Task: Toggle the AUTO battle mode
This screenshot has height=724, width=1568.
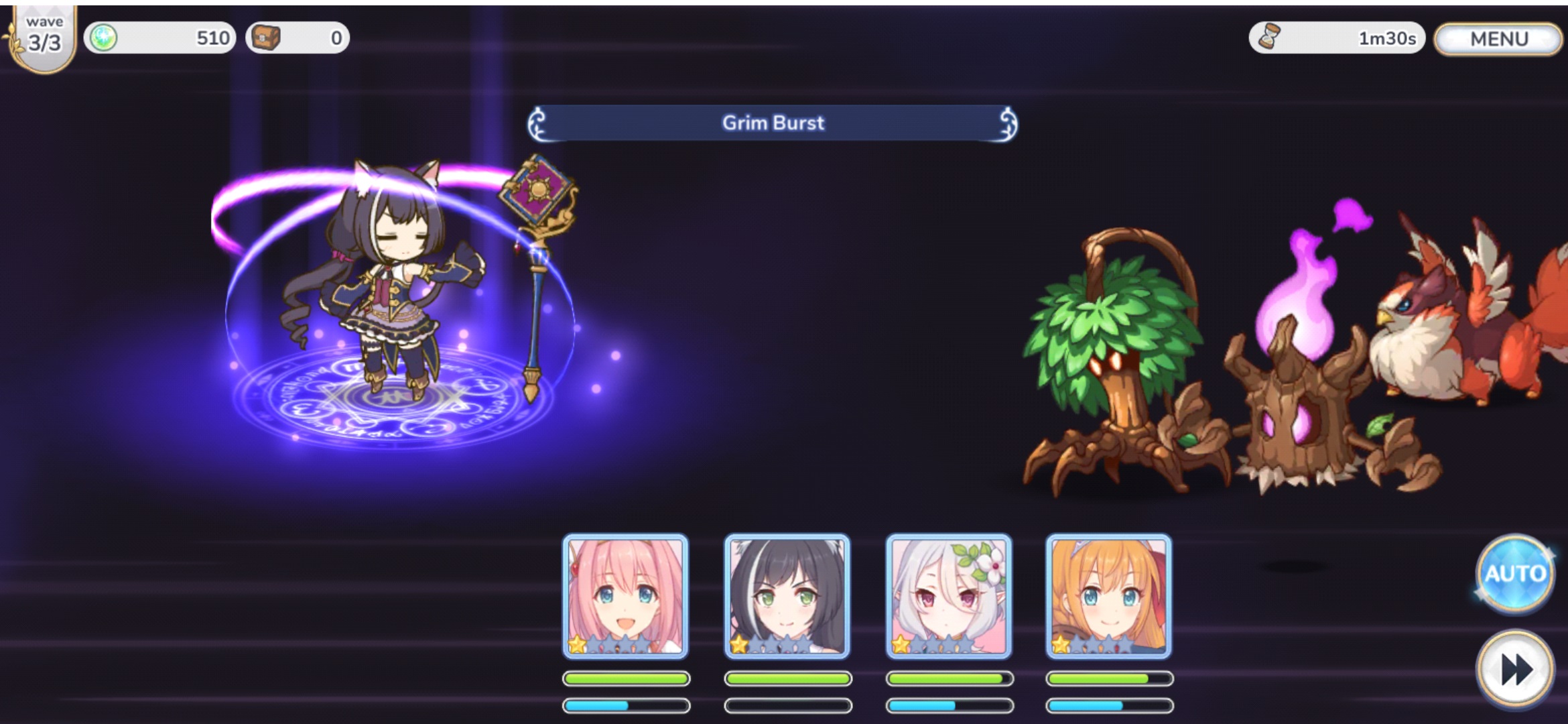Action: click(1516, 573)
